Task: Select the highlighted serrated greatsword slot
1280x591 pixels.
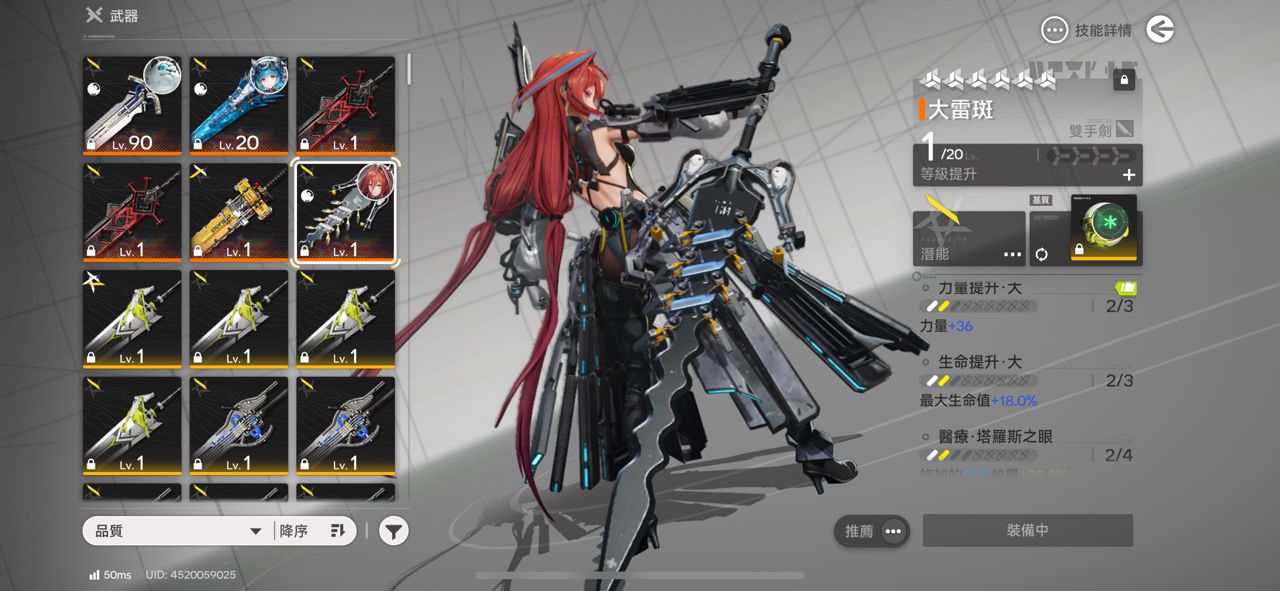Action: pos(346,212)
